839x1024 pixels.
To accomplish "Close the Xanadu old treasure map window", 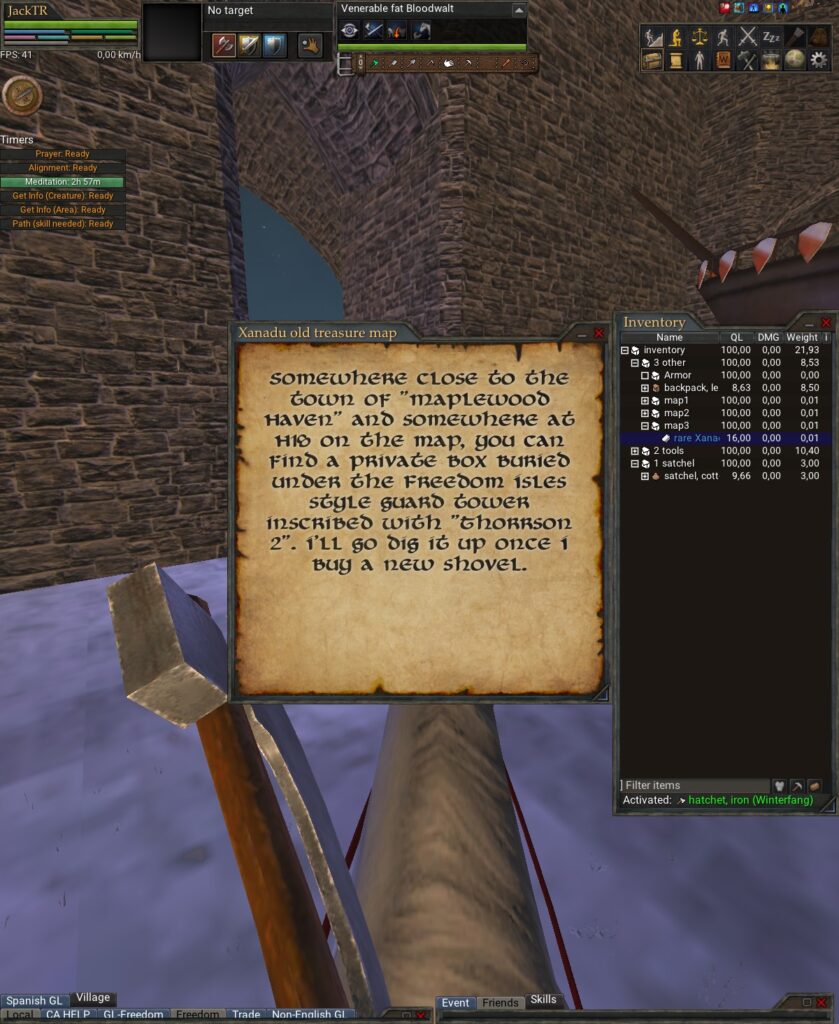I will 599,333.
